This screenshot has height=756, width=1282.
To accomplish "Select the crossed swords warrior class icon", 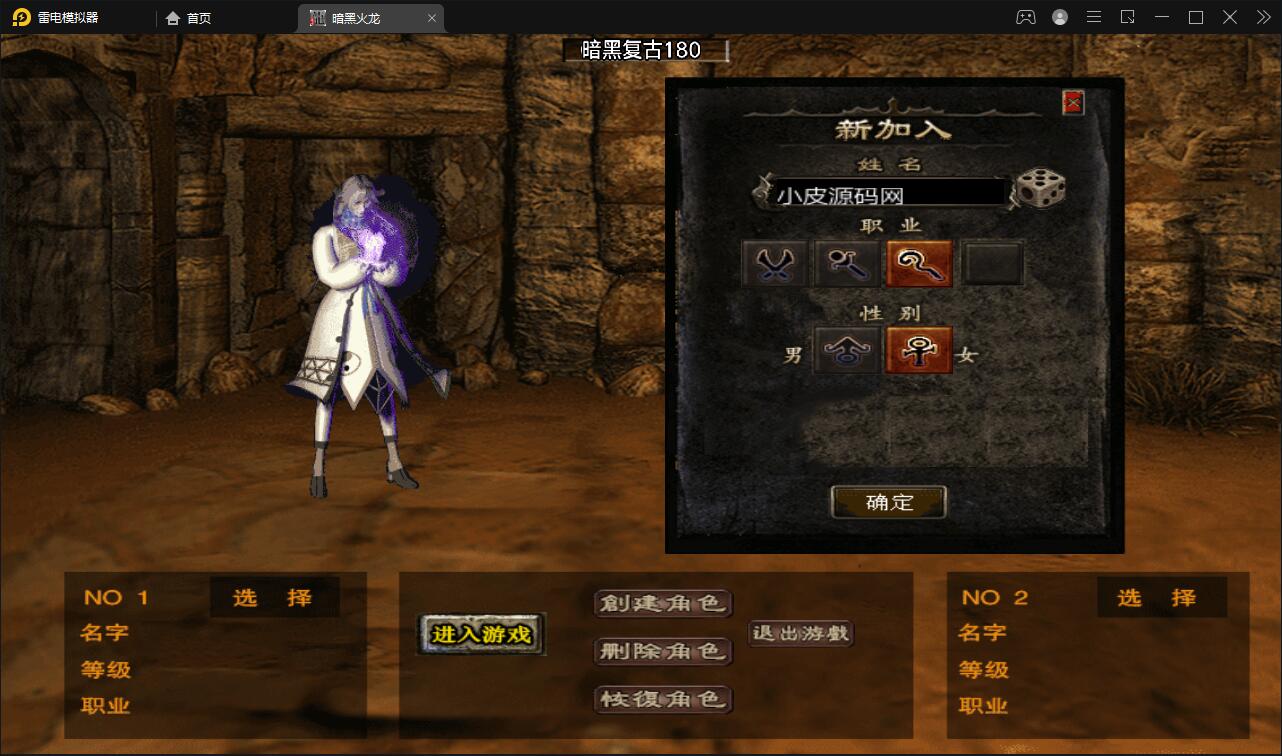I will (x=774, y=262).
